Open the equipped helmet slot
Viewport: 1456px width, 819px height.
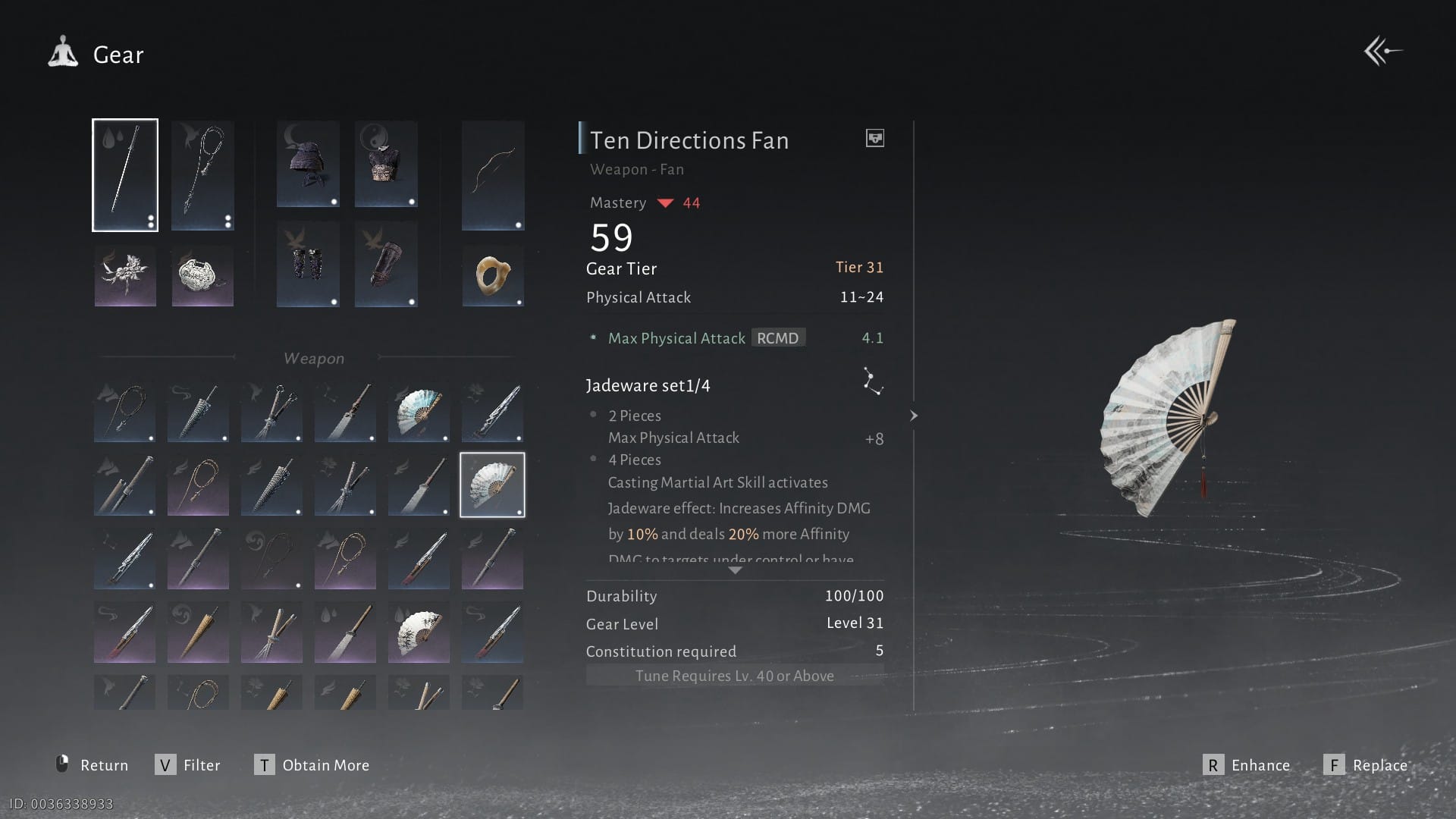click(308, 164)
